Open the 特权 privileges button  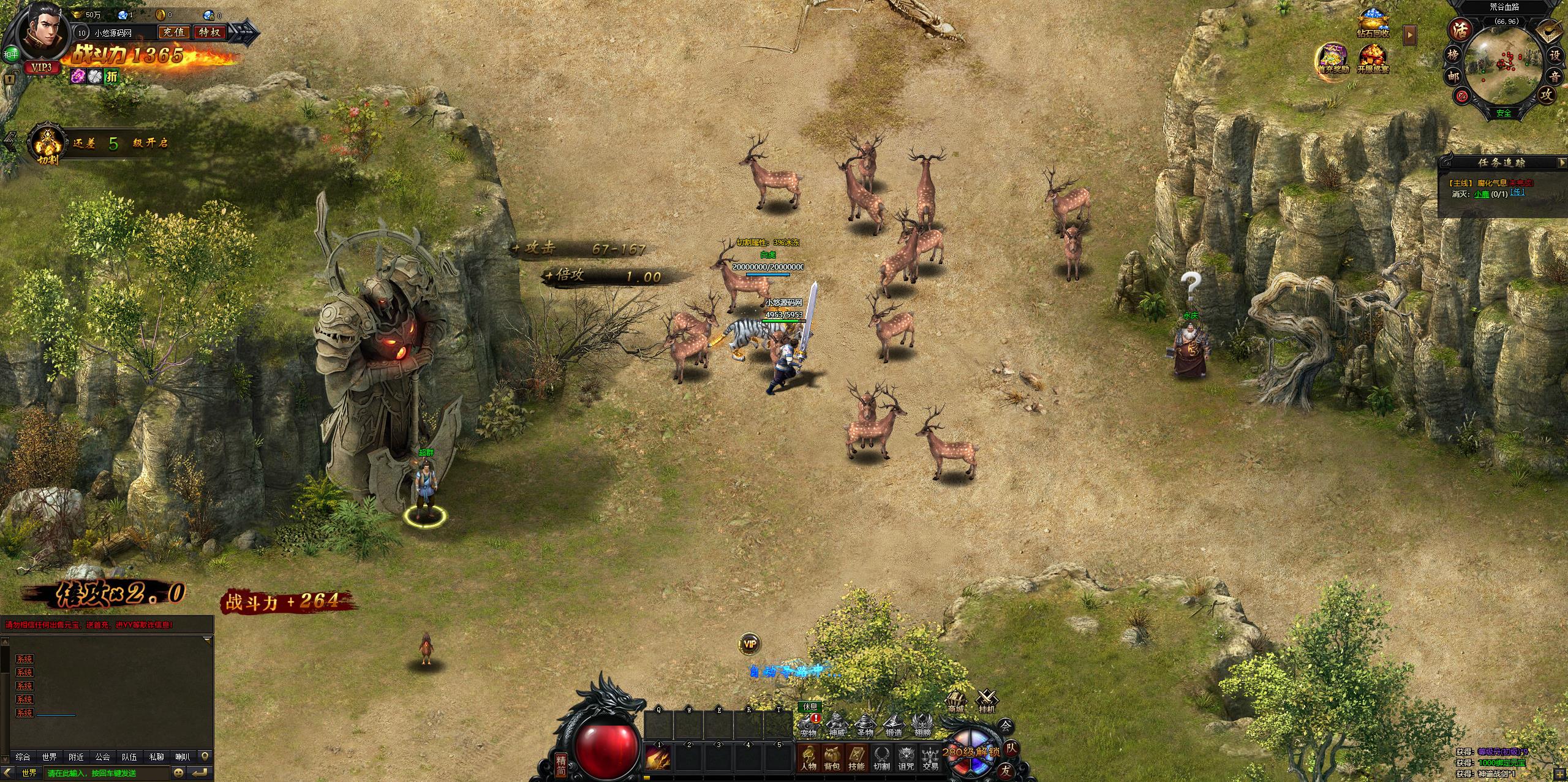coord(209,32)
